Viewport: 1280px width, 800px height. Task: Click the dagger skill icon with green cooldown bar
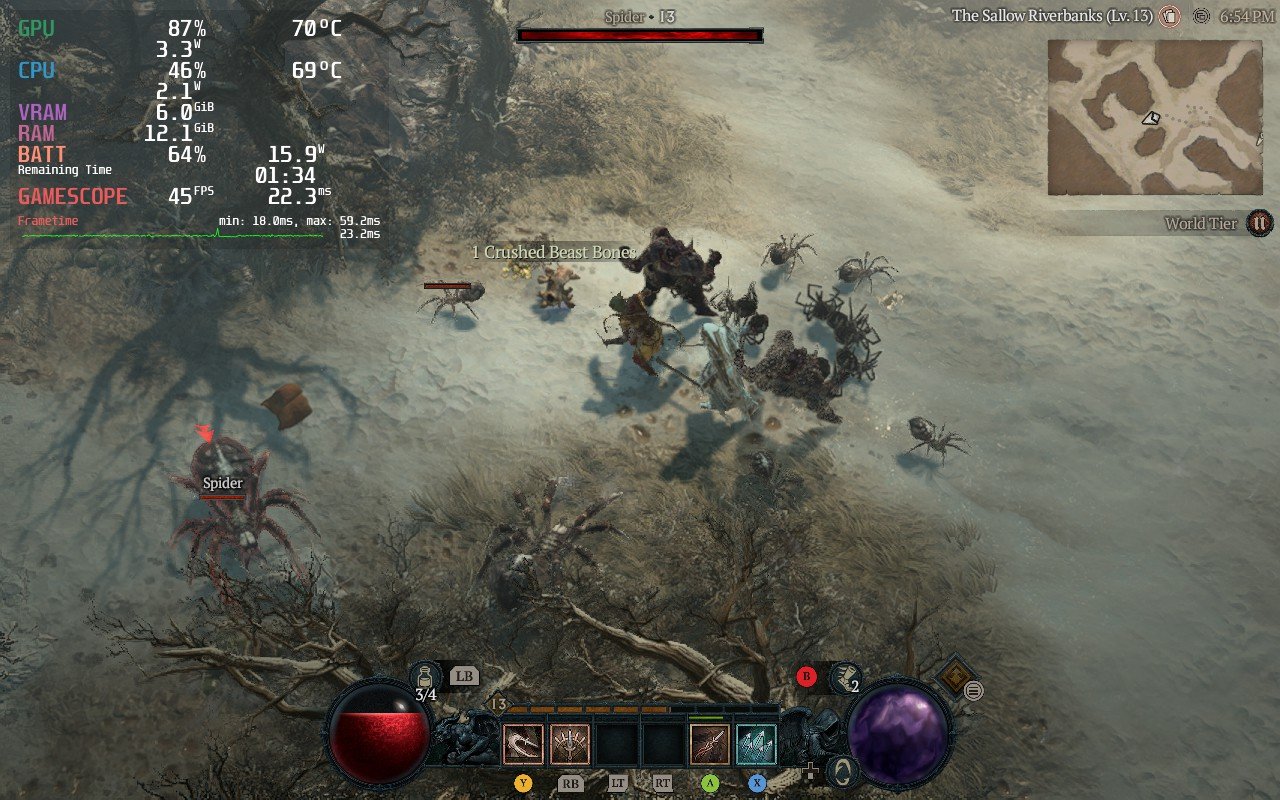click(x=710, y=741)
